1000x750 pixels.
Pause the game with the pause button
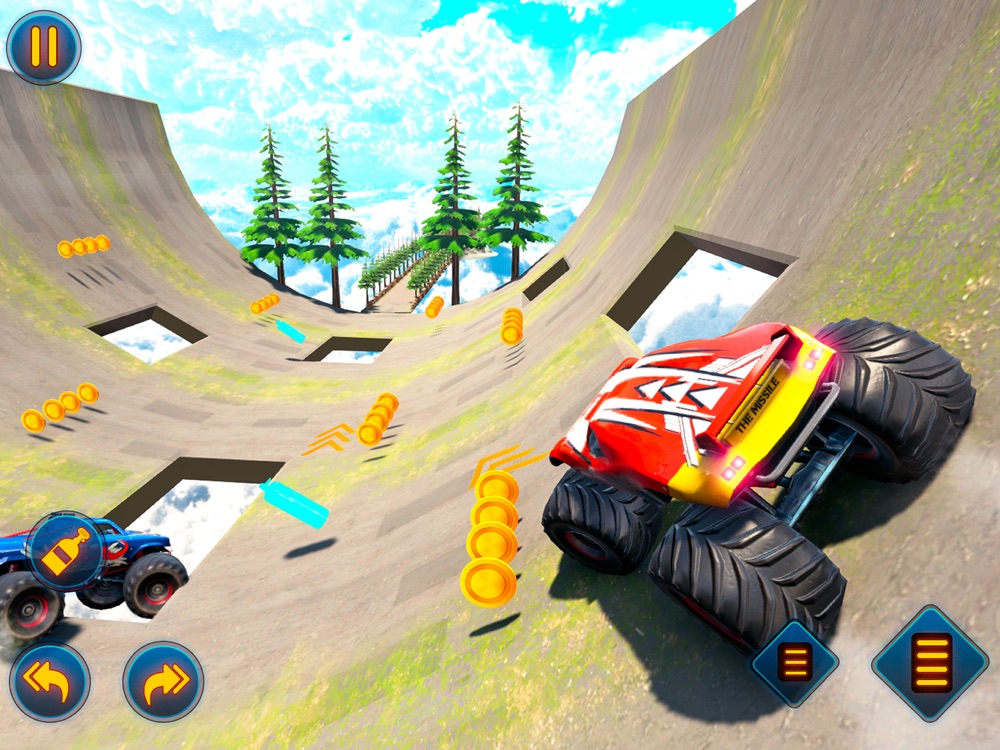(x=44, y=47)
